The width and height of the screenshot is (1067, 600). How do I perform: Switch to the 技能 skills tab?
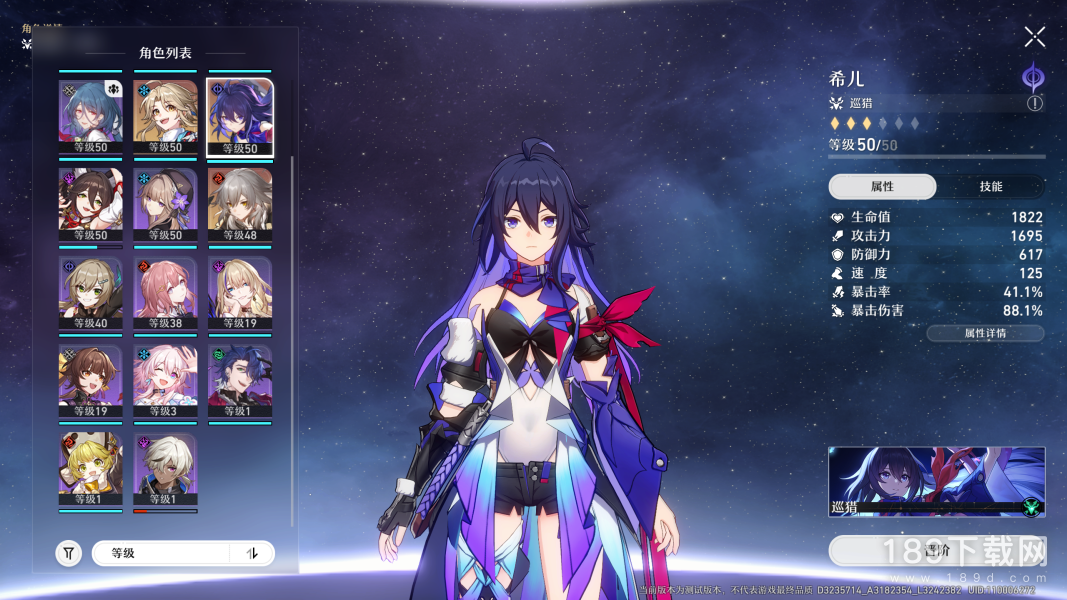tap(990, 187)
